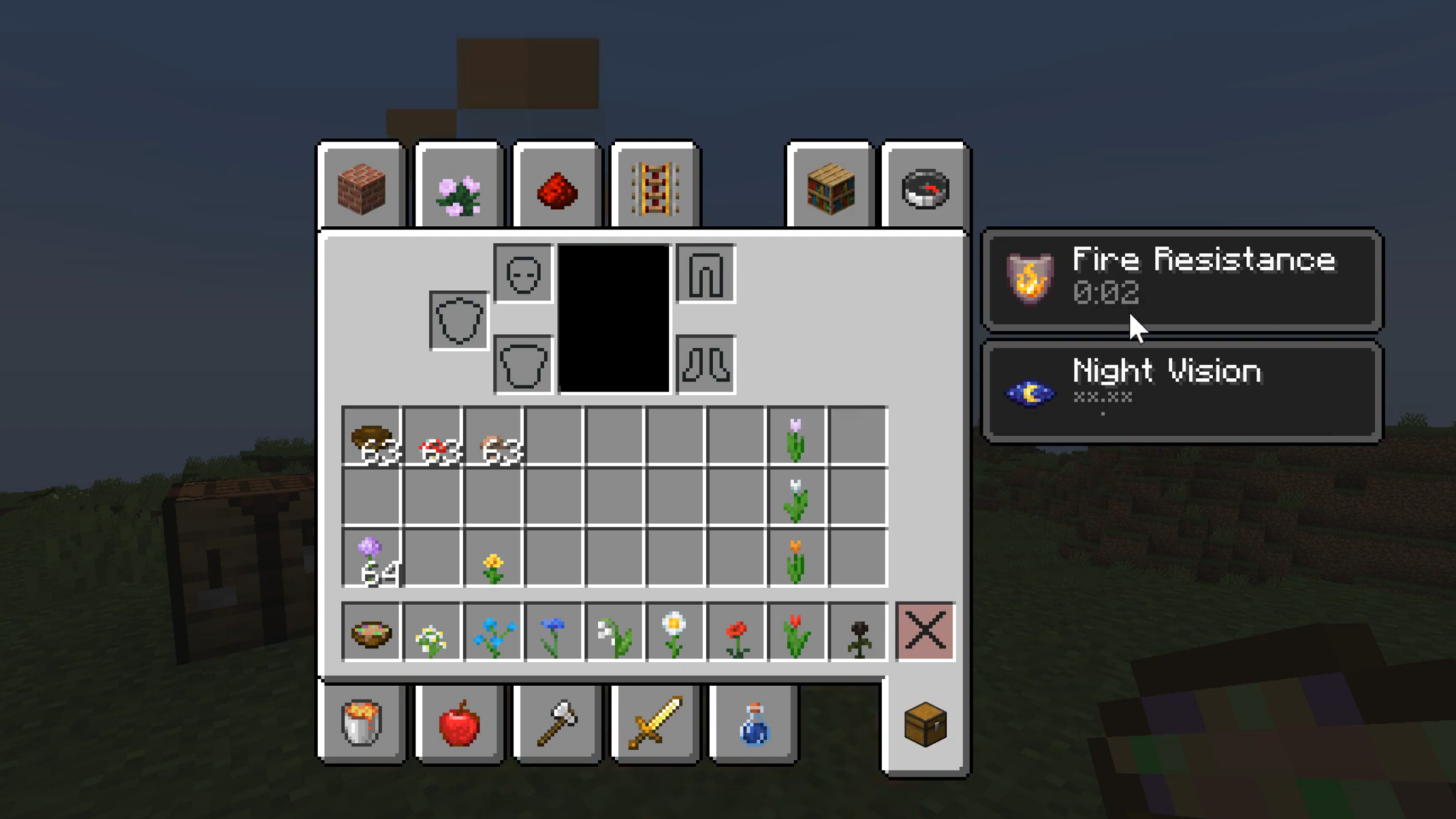Select the lava bucket in the hotbar
The width and height of the screenshot is (1456, 819).
pos(361,723)
